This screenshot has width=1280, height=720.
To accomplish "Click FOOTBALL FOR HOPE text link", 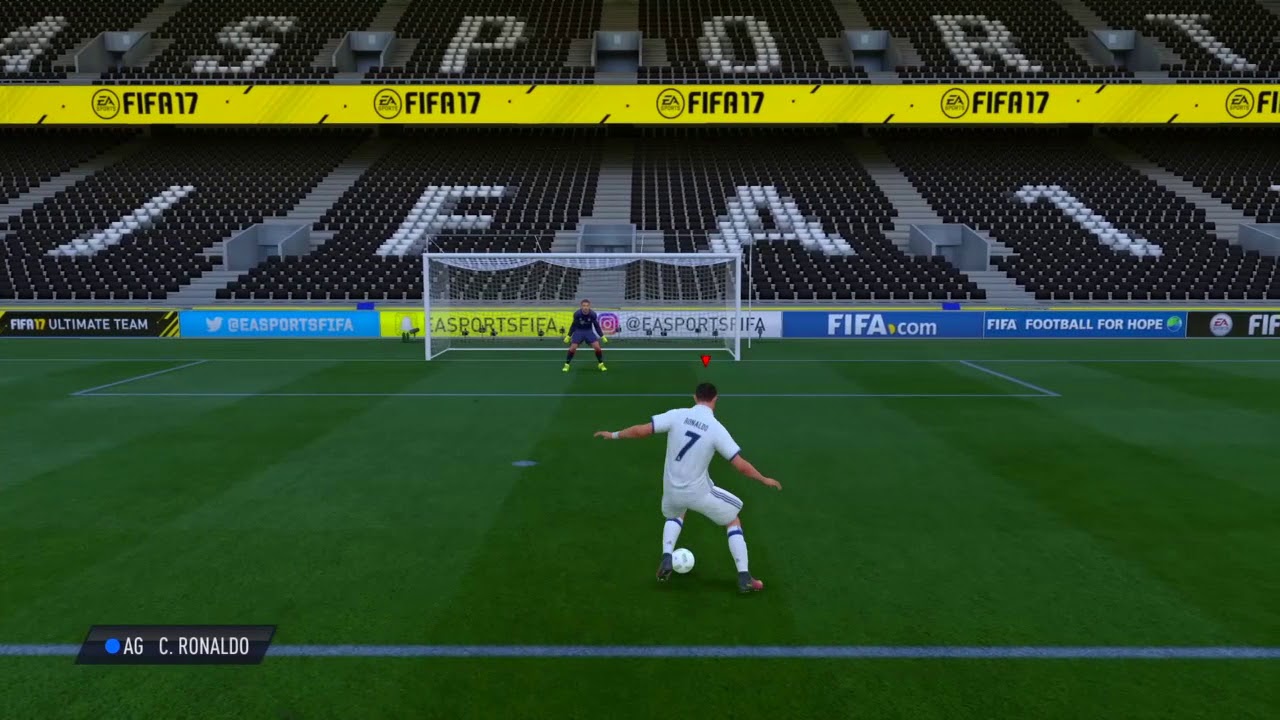I will [x=1090, y=323].
